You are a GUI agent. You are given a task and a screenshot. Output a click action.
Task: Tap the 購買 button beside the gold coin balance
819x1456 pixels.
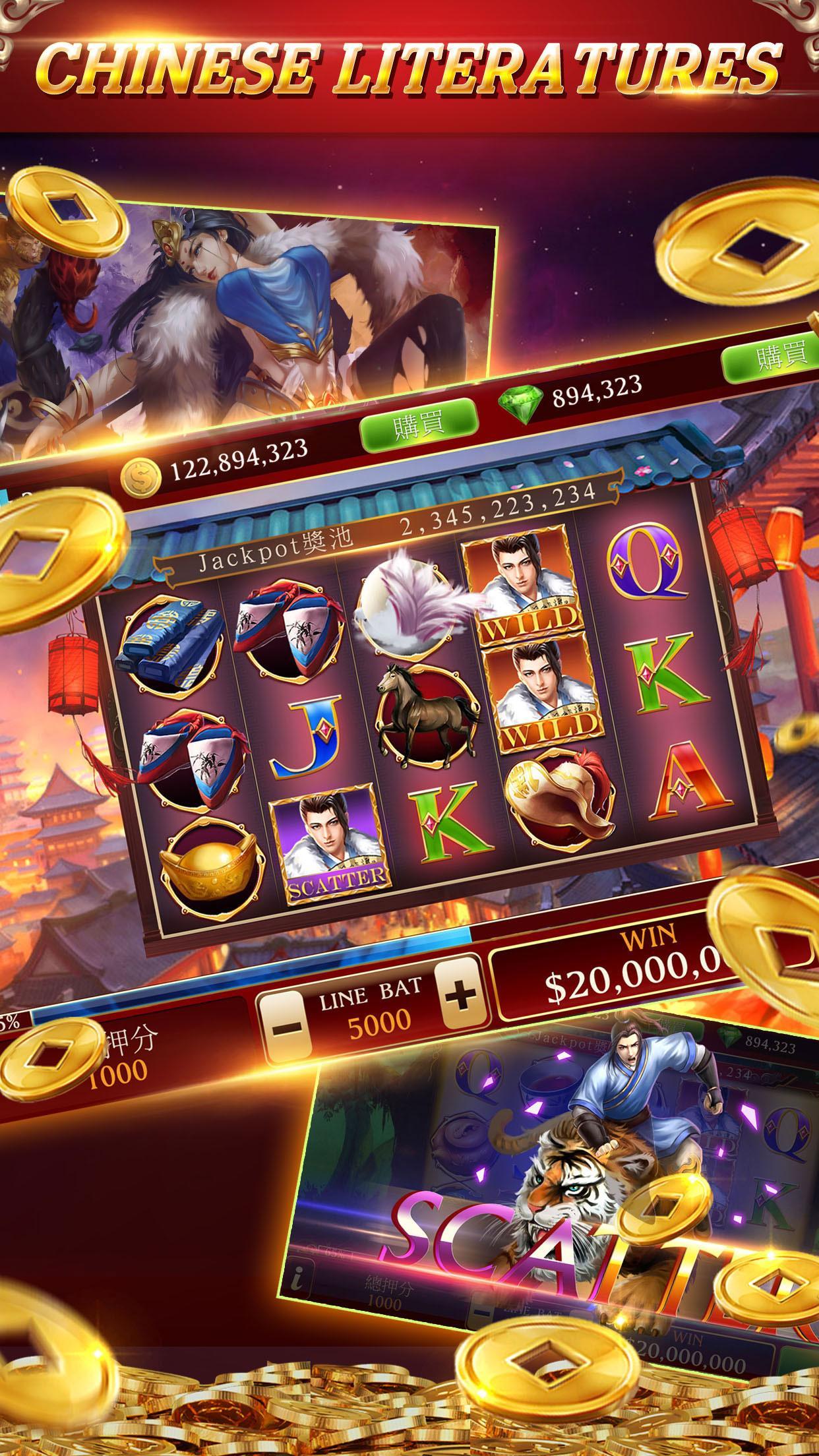point(417,425)
